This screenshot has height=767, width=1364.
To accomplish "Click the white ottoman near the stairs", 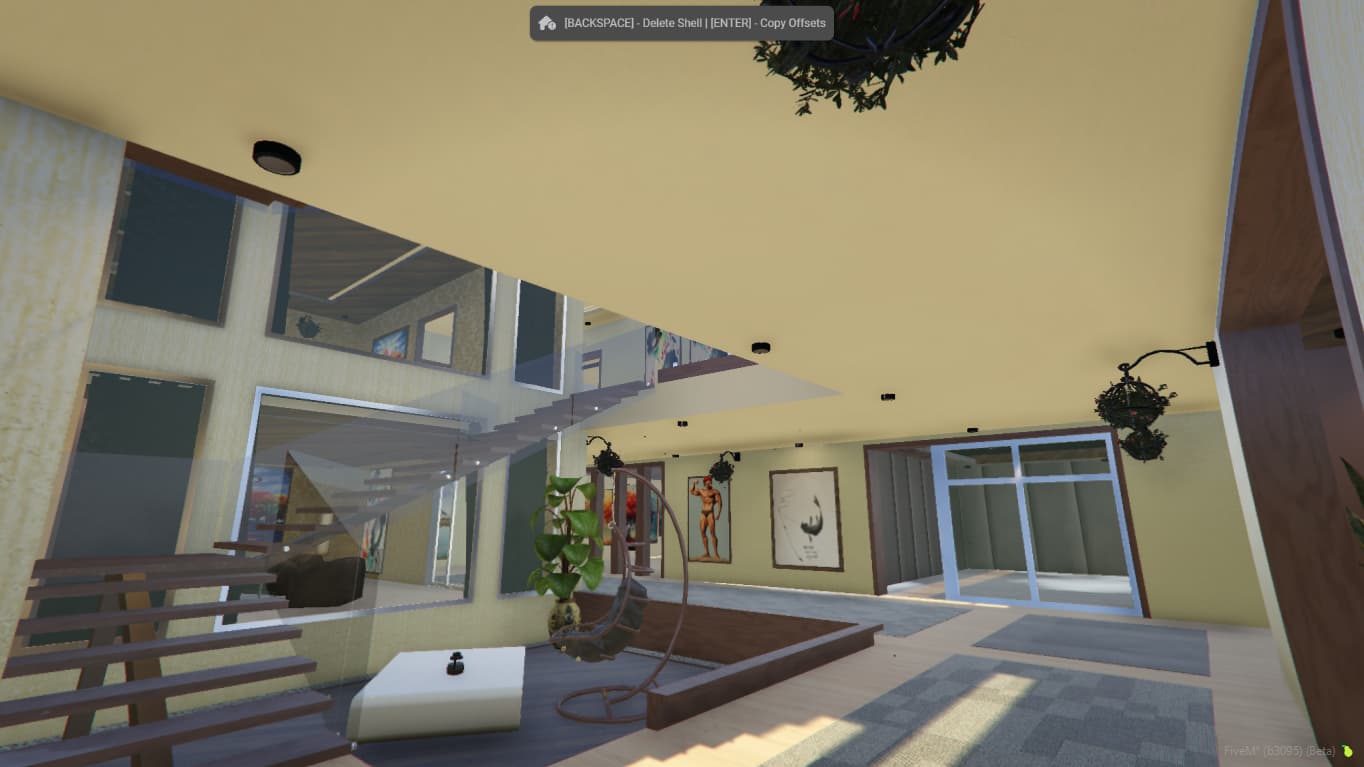I will tap(440, 690).
